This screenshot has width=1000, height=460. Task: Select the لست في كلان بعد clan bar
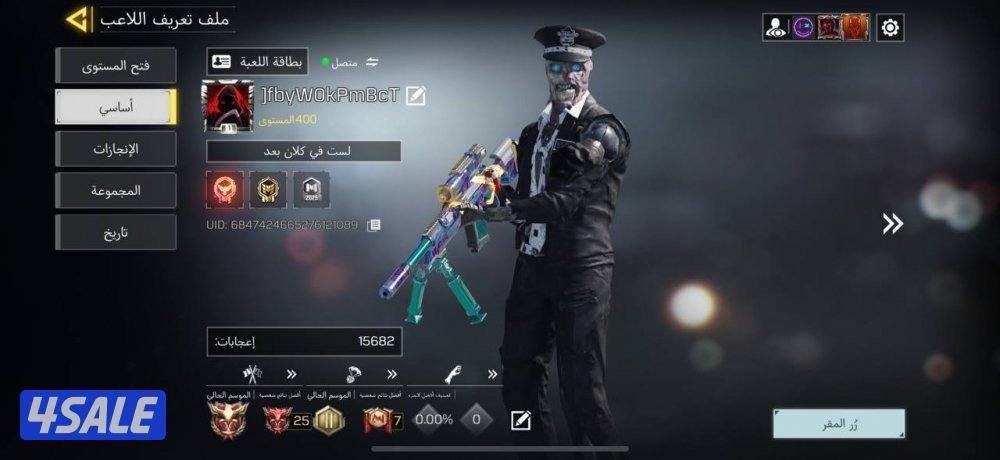click(x=304, y=151)
